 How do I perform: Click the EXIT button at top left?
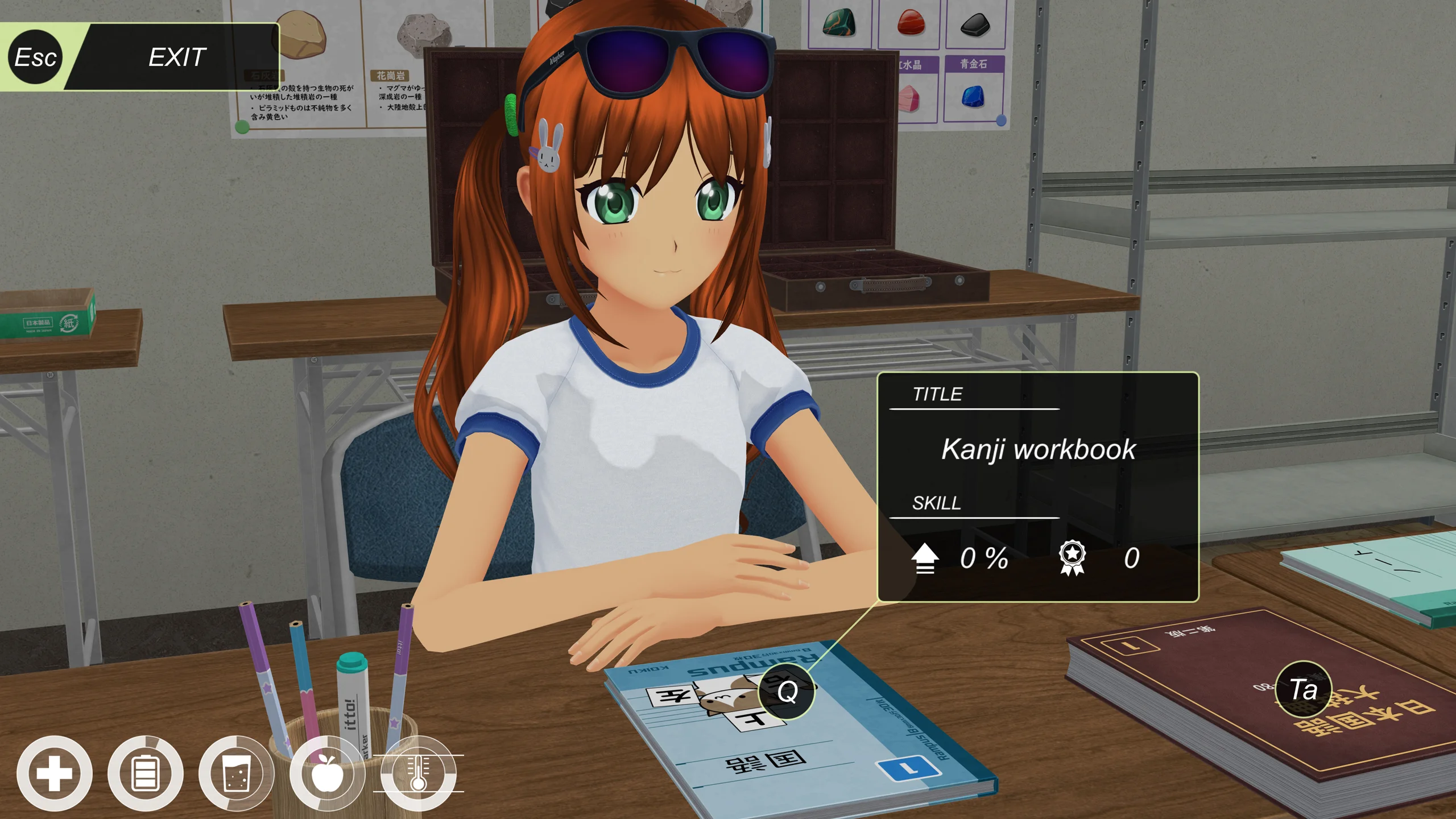click(177, 57)
